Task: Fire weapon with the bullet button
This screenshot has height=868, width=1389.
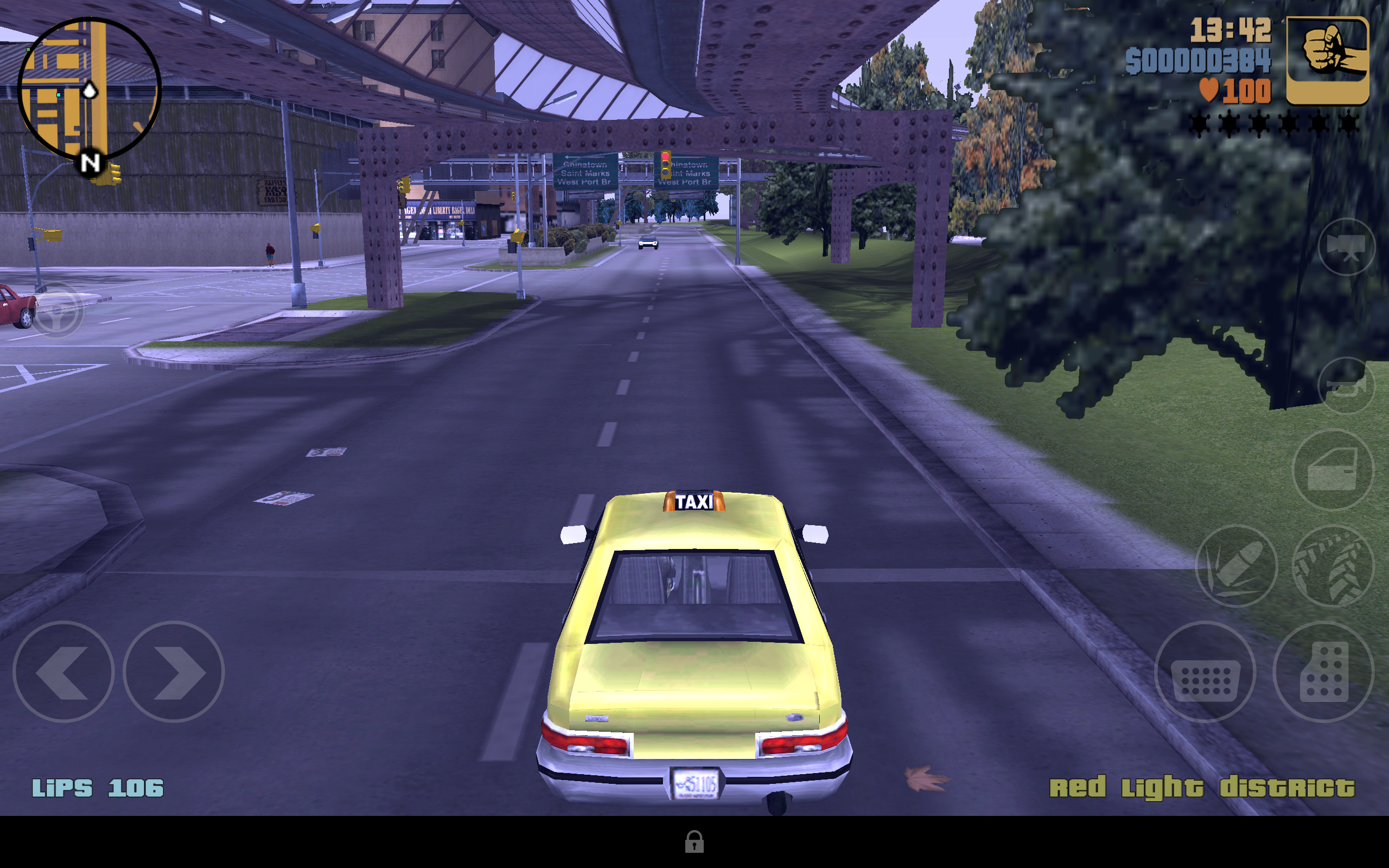Action: click(1237, 565)
